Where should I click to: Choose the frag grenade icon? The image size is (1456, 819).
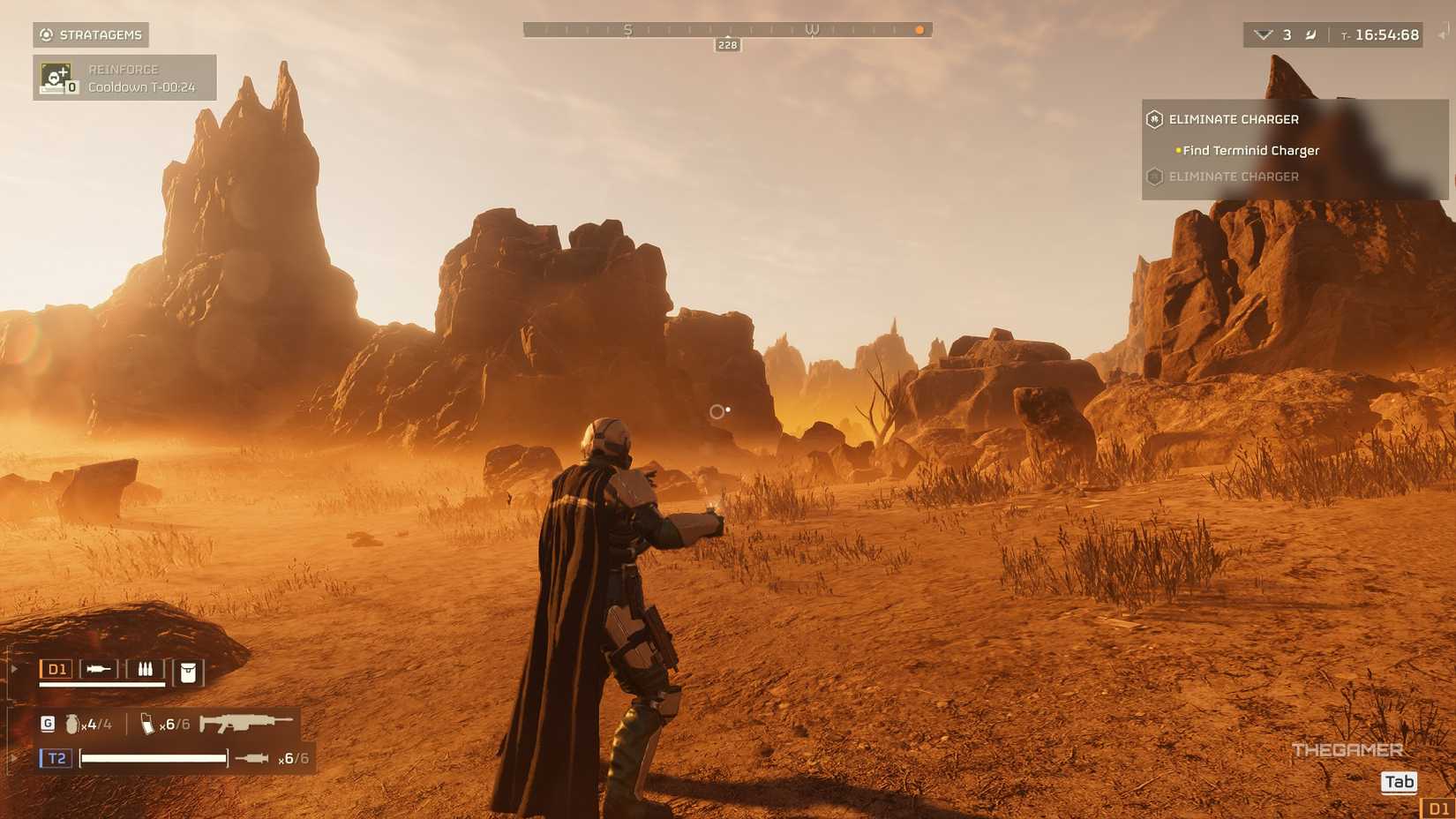[71, 725]
